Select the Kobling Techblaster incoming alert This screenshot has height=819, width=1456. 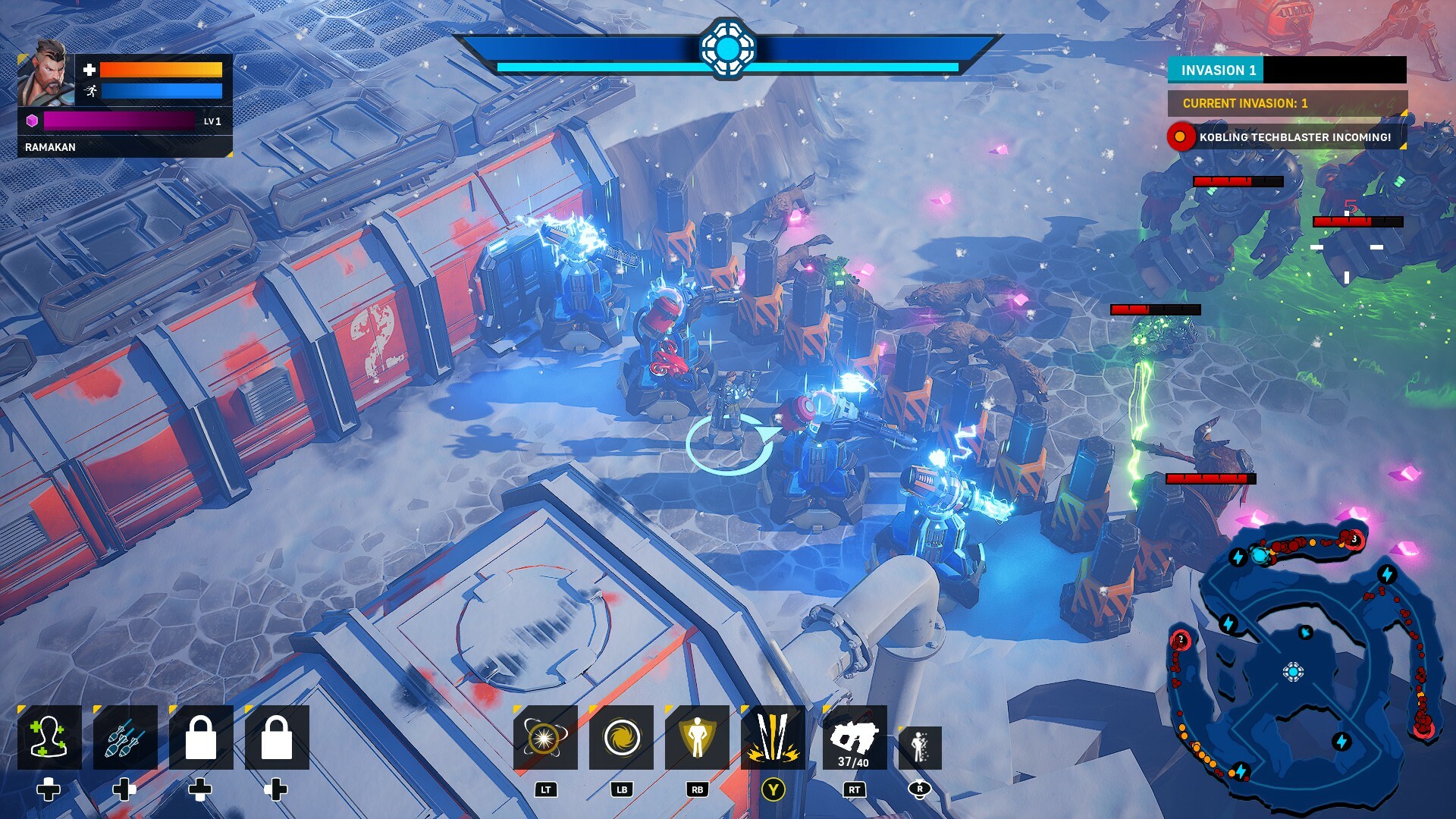coord(1287,137)
